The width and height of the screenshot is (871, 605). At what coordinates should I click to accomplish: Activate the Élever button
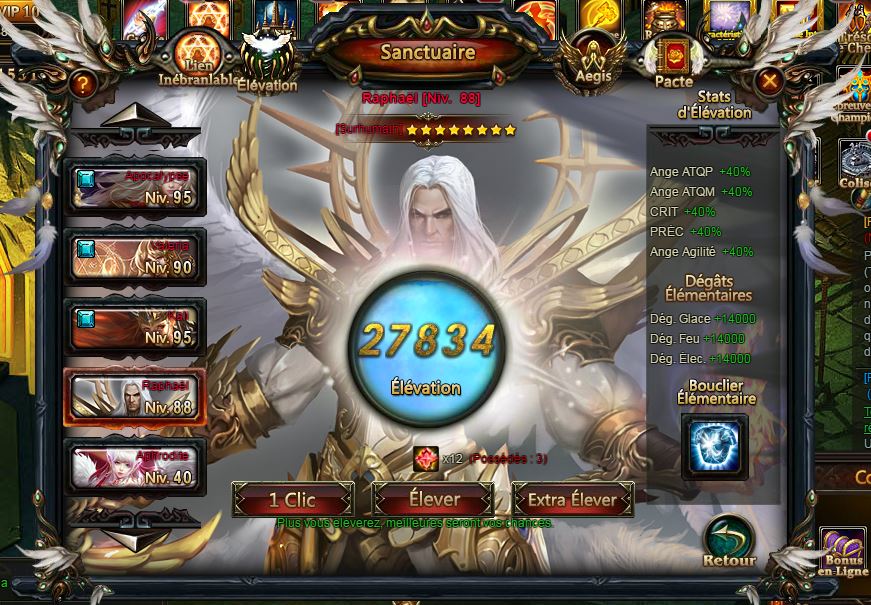[434, 499]
